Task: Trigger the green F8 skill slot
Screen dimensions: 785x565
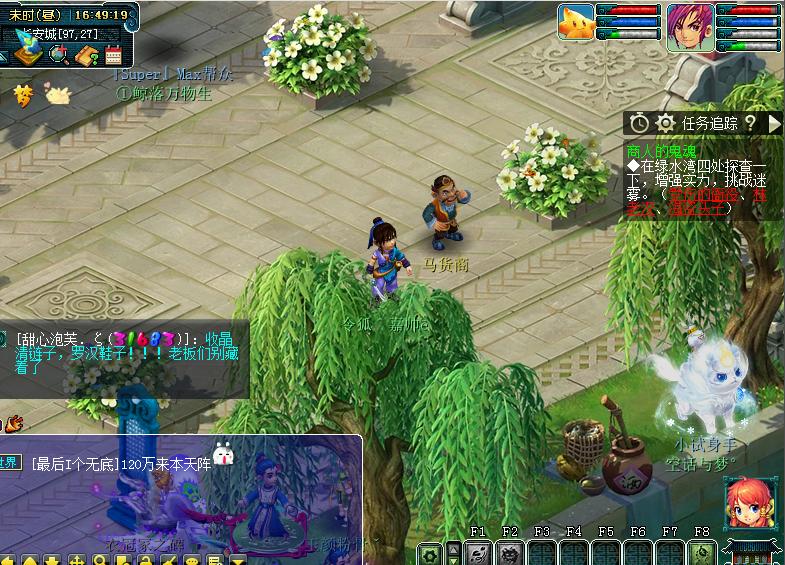Action: [702, 553]
